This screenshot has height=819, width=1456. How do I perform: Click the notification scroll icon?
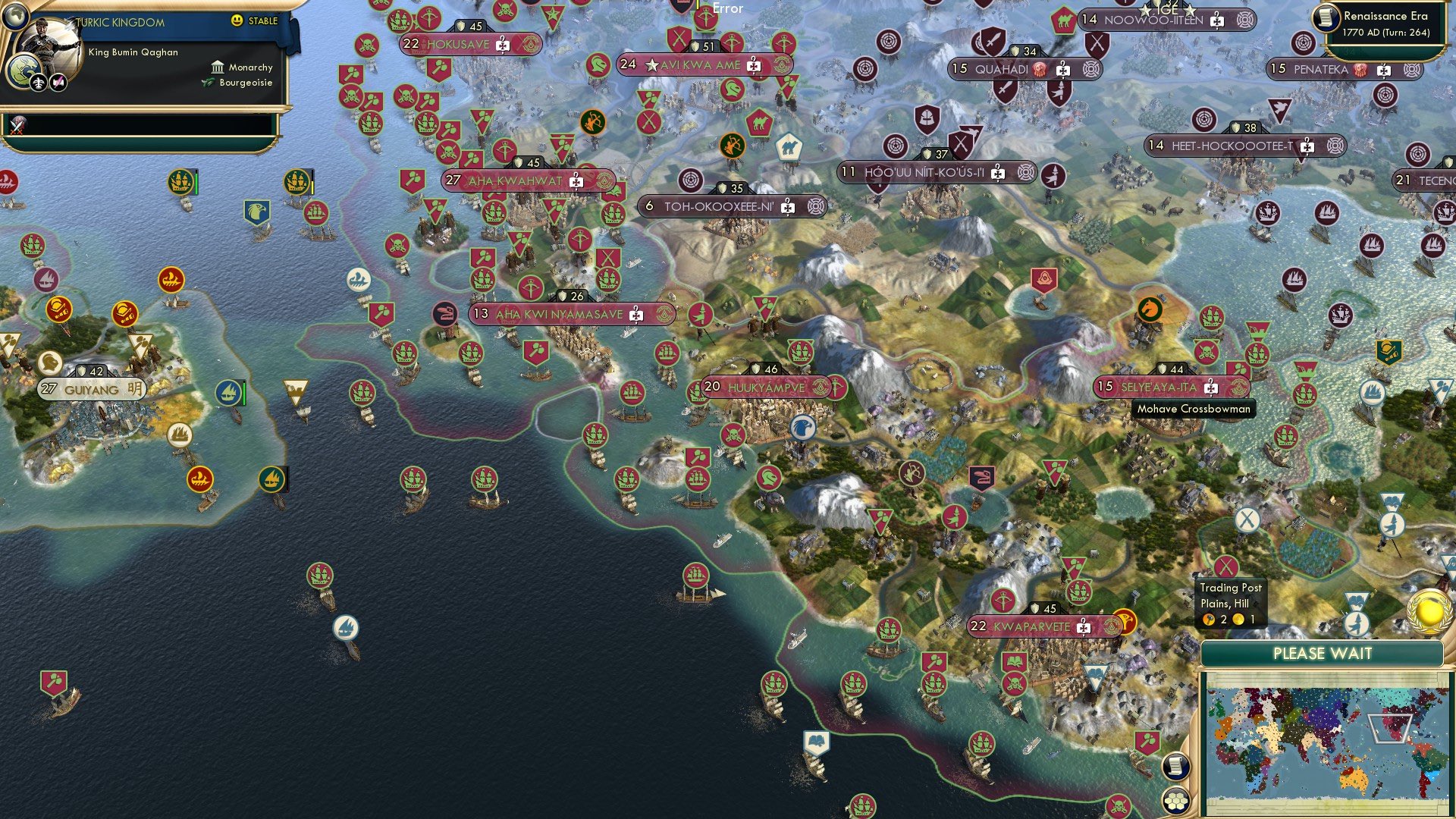(1175, 767)
